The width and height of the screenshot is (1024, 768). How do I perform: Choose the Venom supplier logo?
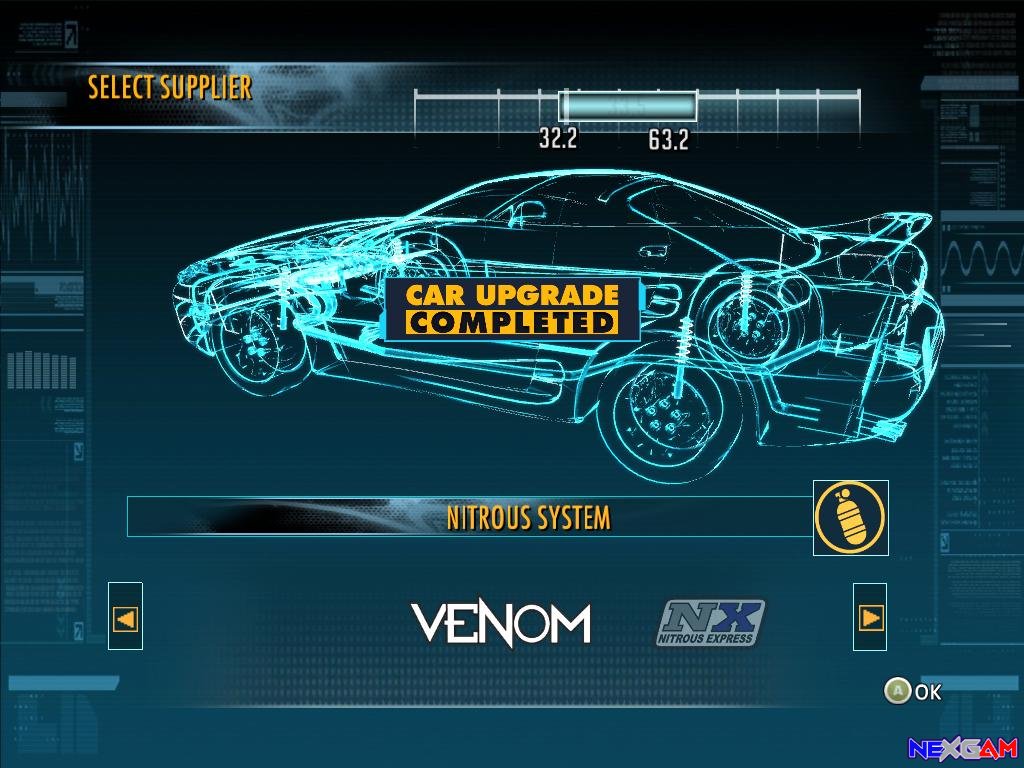coord(501,624)
